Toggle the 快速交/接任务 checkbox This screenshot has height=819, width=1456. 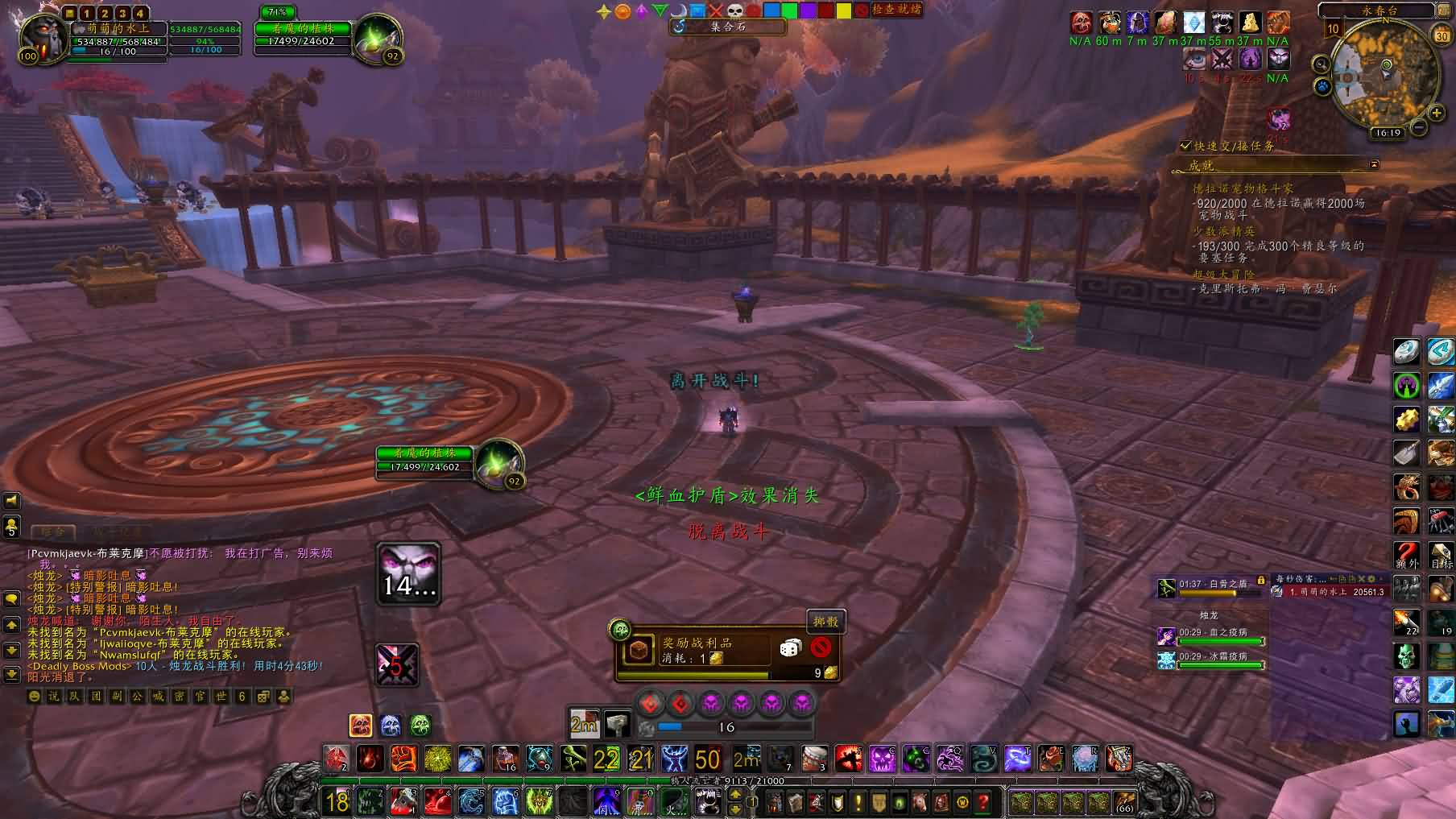pos(1185,146)
